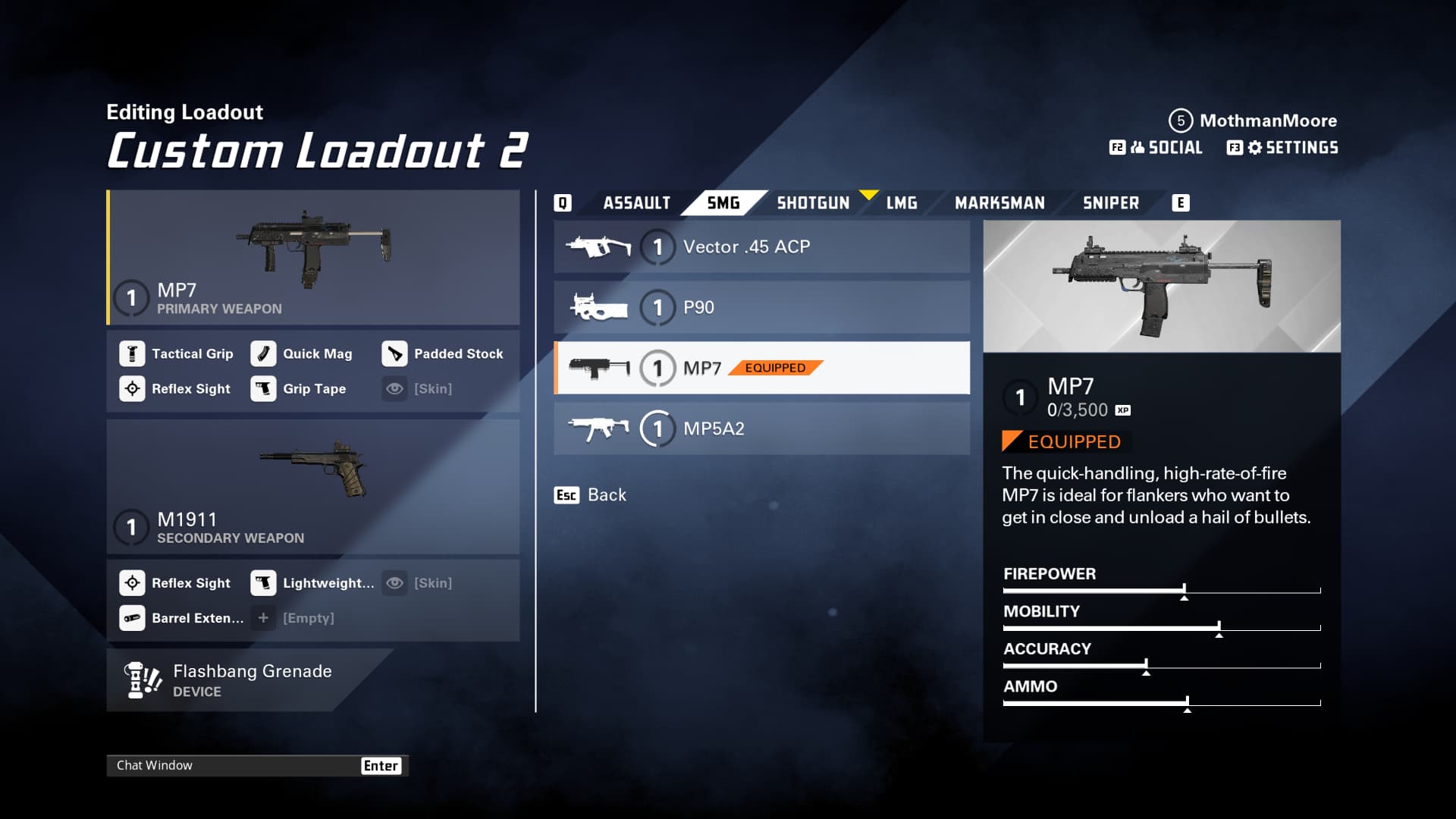Screen dimensions: 1456x819
Task: Switch to the Sniper tab
Action: click(x=1110, y=203)
